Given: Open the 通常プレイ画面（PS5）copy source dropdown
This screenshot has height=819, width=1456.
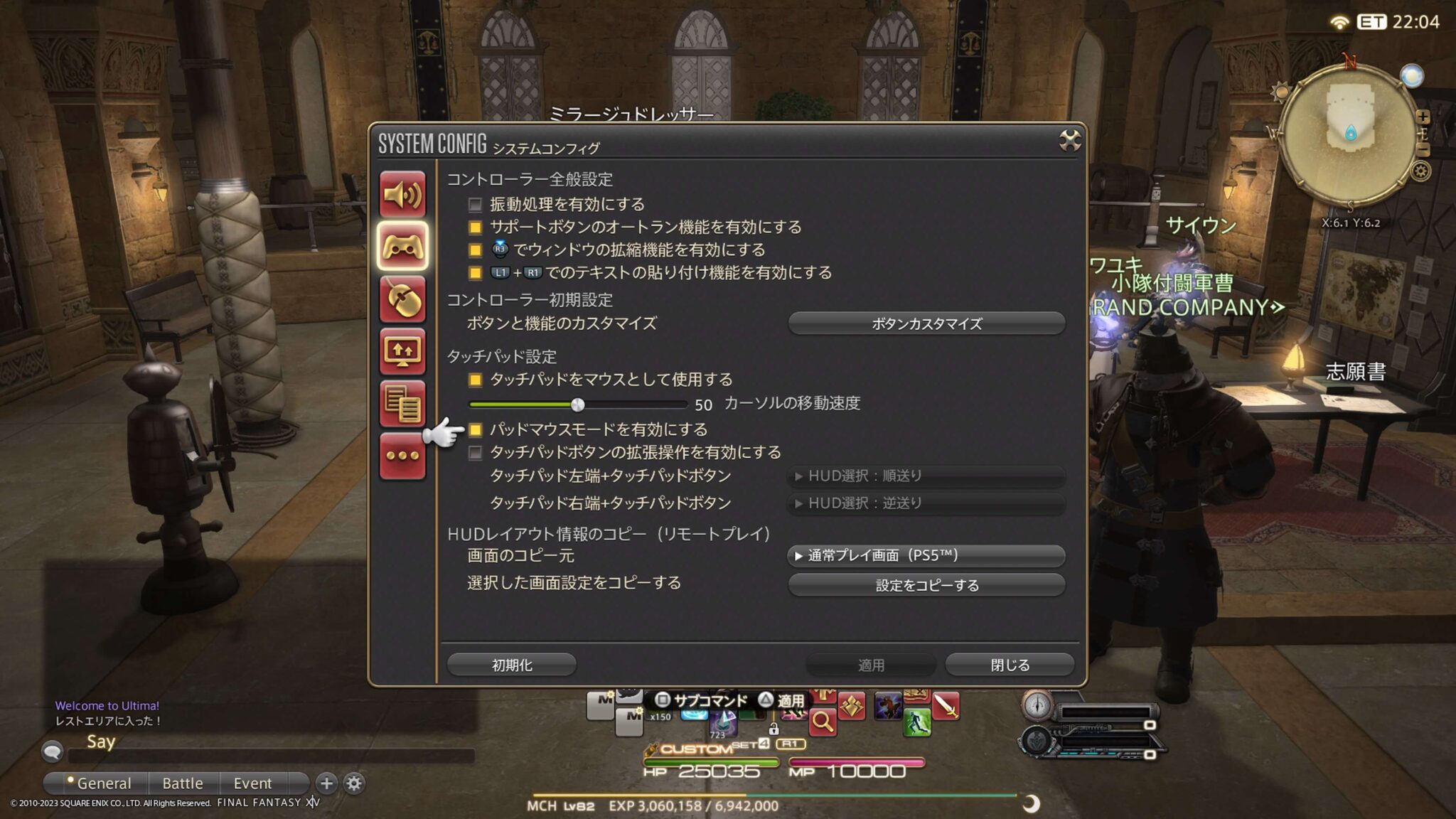Looking at the screenshot, I should pos(924,556).
